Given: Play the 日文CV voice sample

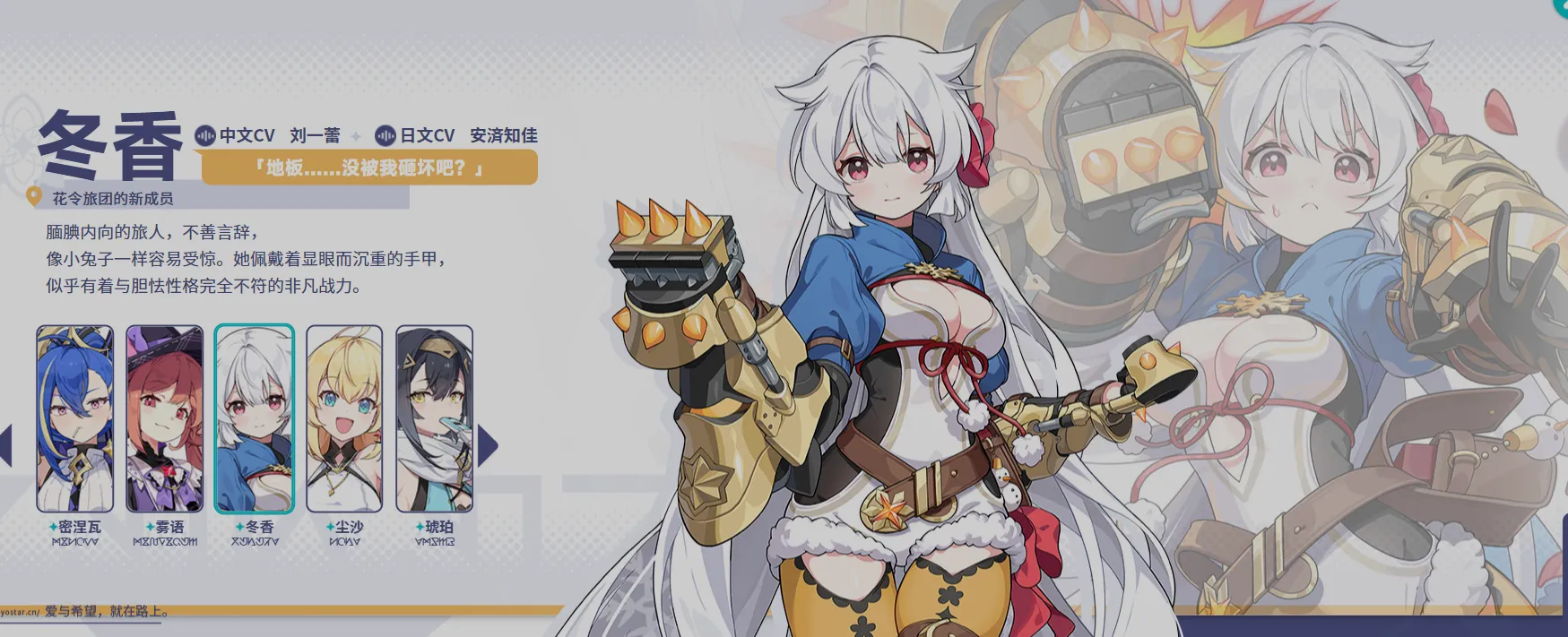Looking at the screenshot, I should (x=386, y=135).
